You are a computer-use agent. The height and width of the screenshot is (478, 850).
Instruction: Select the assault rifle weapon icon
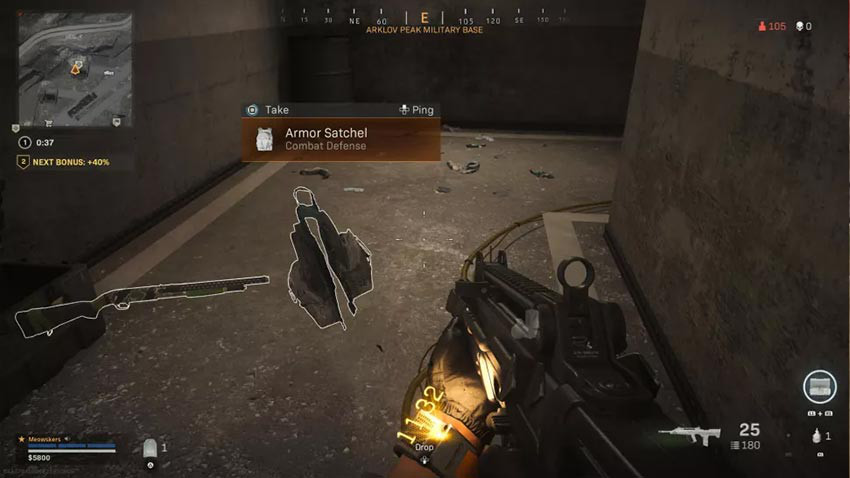690,435
